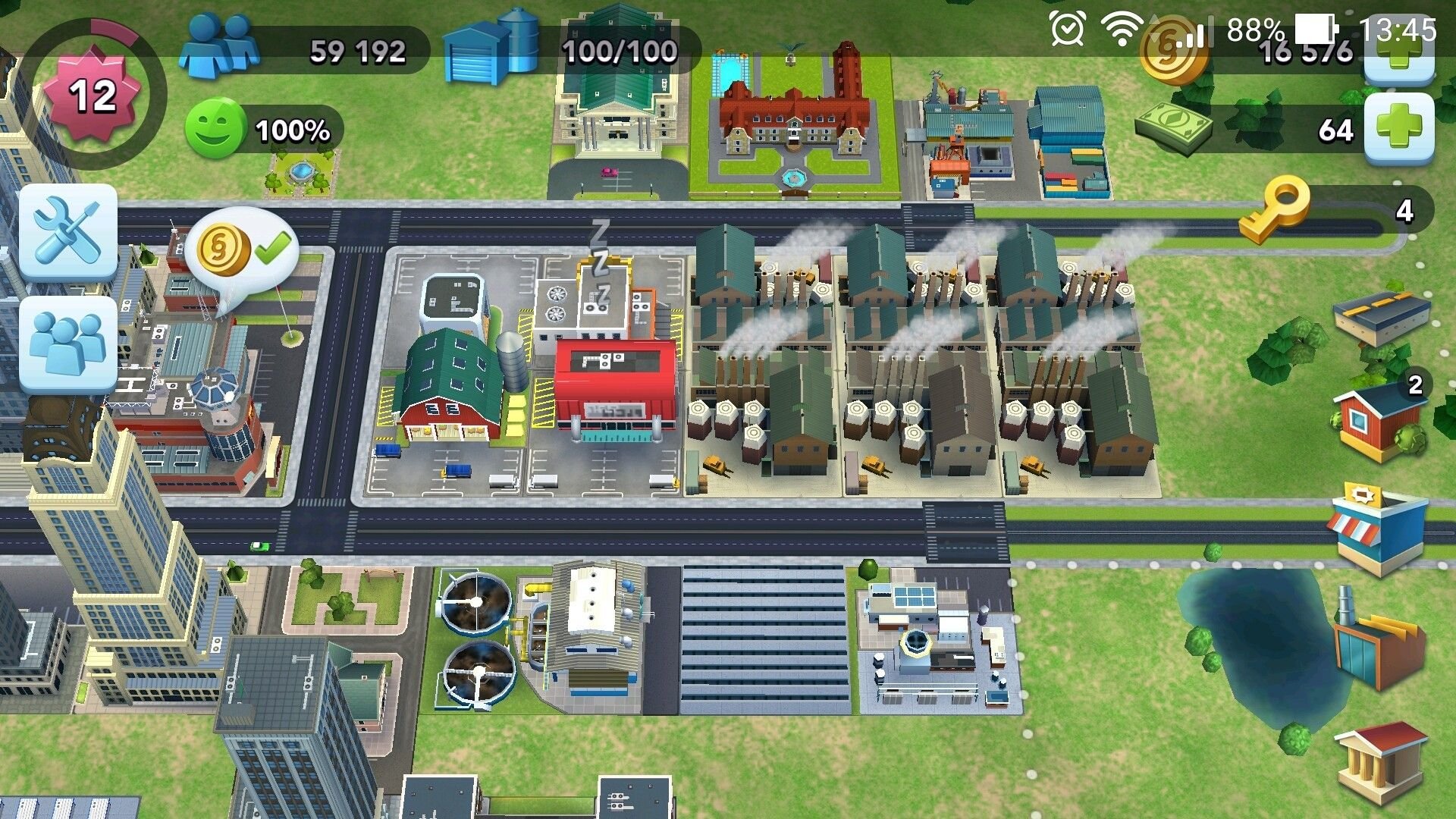This screenshot has width=1456, height=819.
Task: Open the residential zone house button
Action: click(1379, 421)
